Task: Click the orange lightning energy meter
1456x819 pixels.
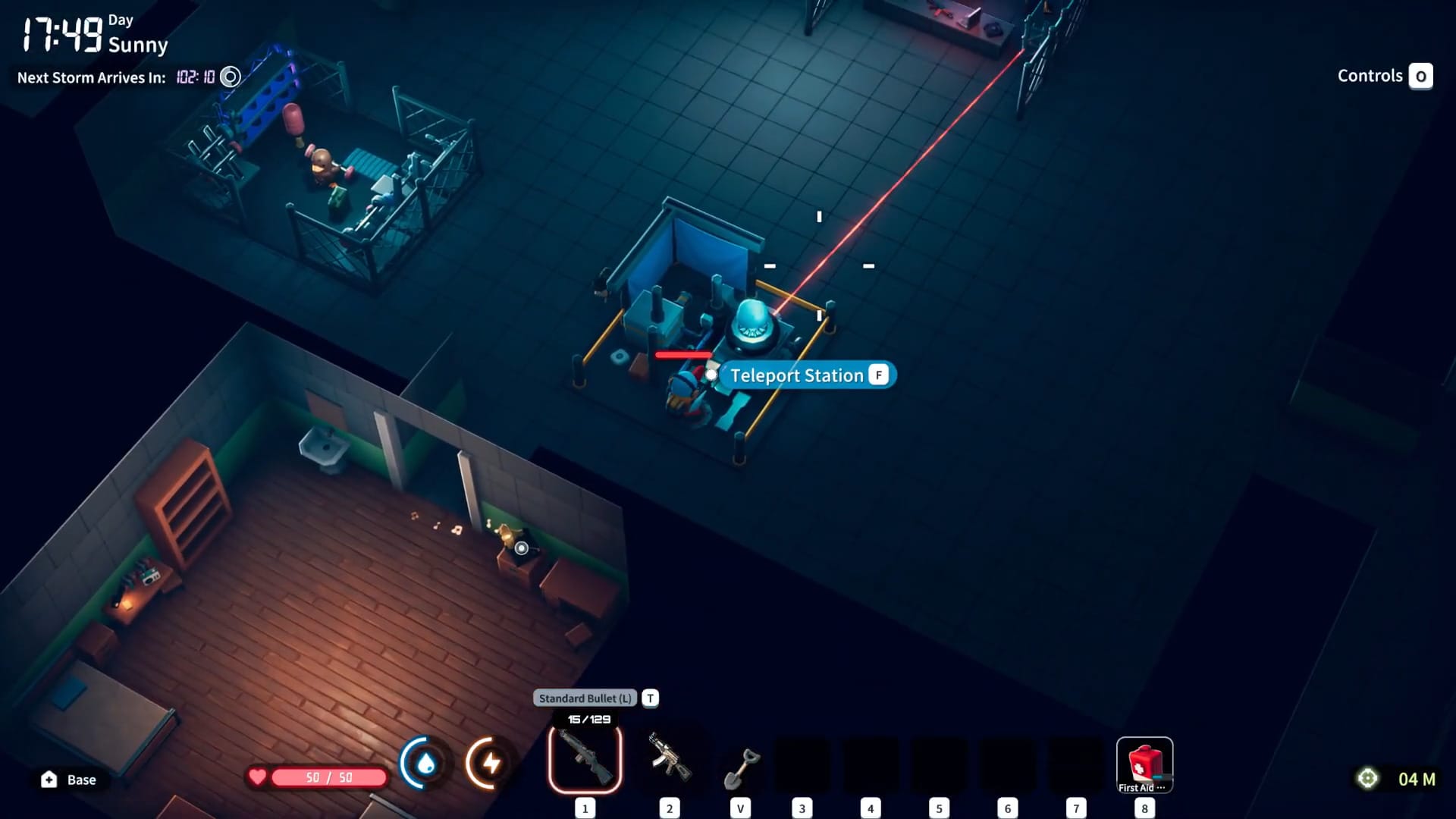Action: click(490, 765)
